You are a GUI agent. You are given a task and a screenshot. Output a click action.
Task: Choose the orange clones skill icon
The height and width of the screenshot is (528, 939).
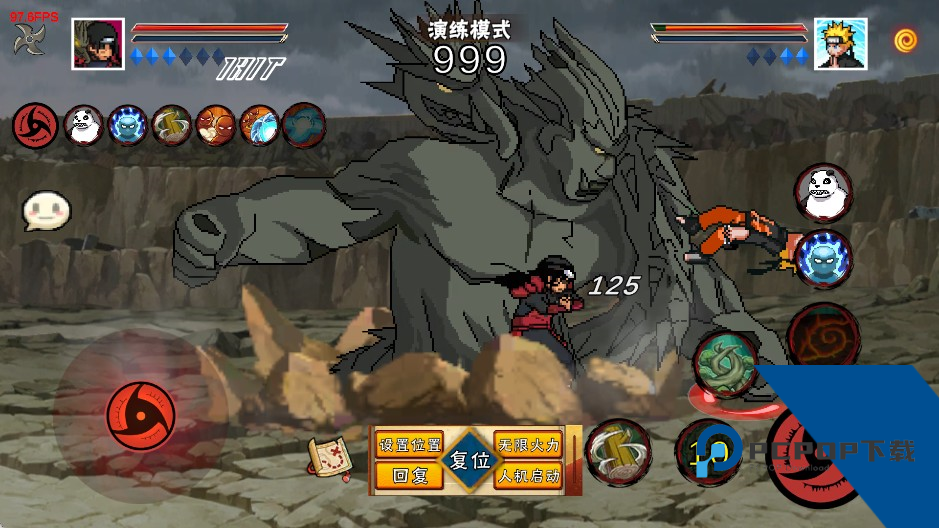215,125
